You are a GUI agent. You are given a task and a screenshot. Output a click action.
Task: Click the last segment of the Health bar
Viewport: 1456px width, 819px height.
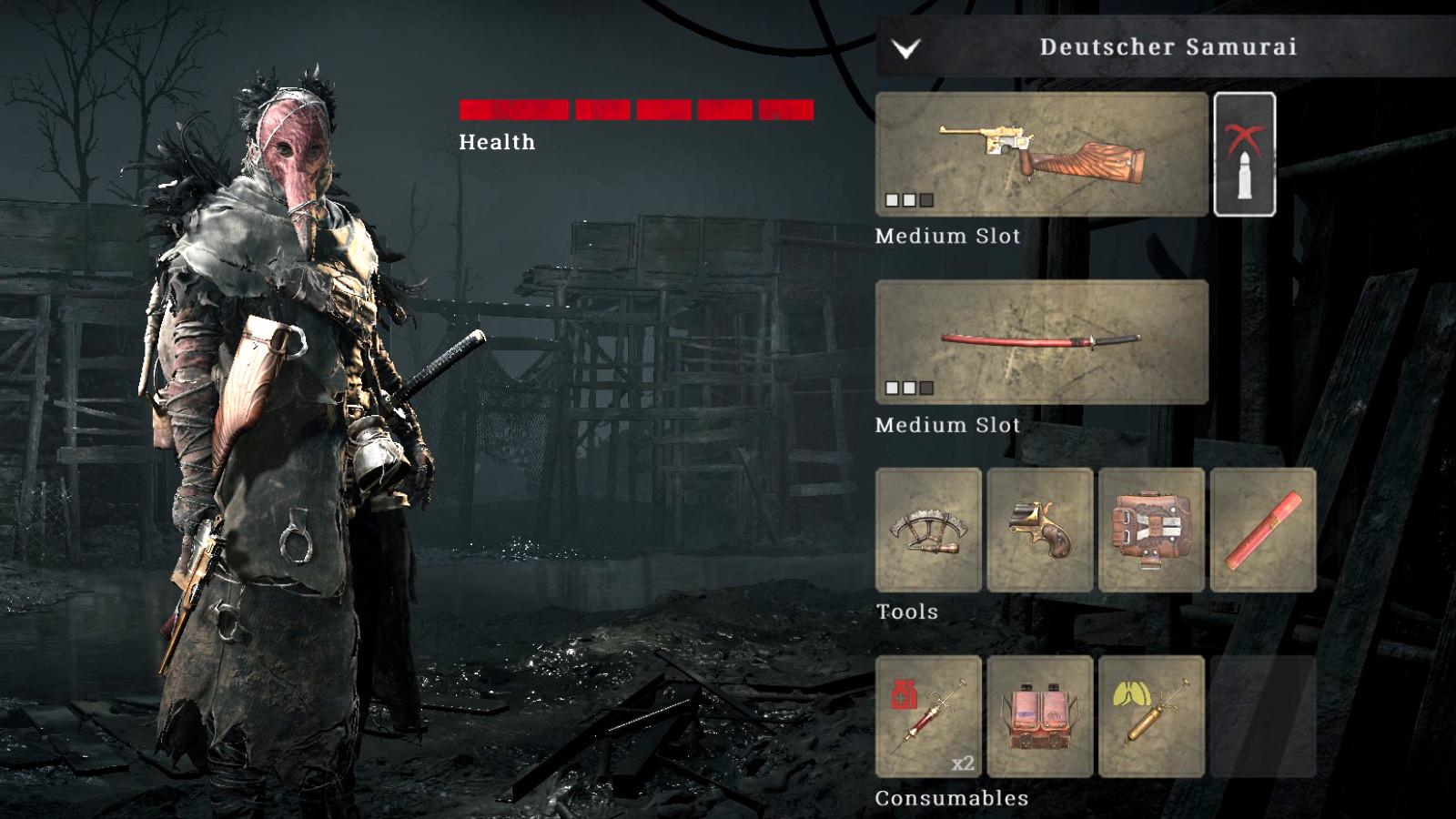coord(784,111)
